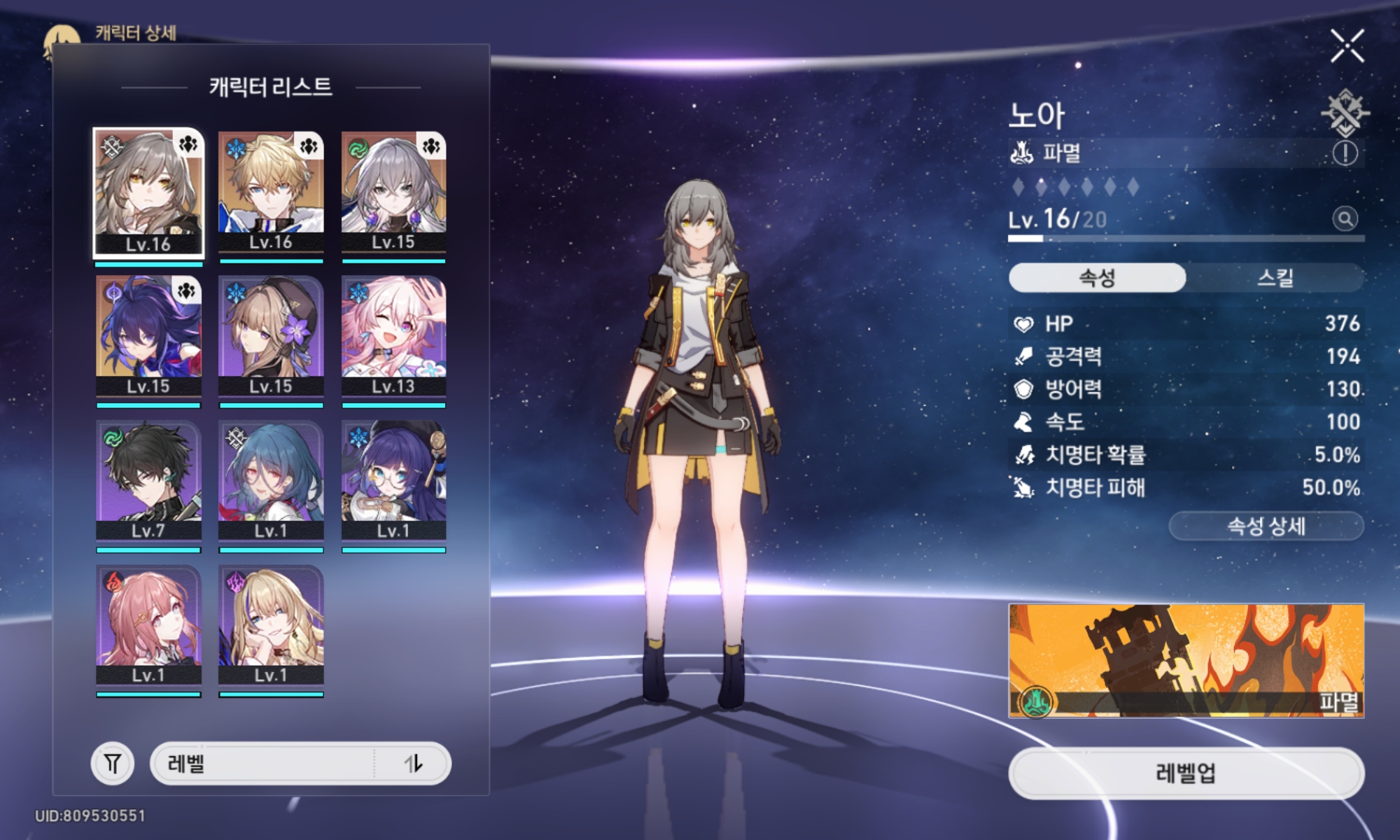Screen dimensions: 1400x840
Task: Open the equipped 파멸 light cone card
Action: click(1186, 661)
